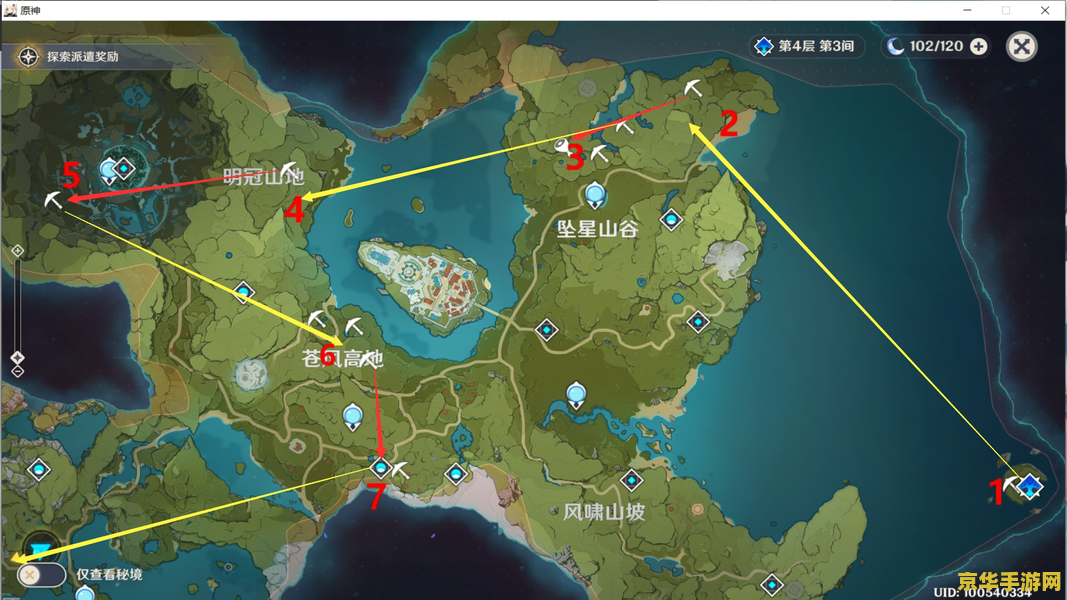Toggle the 仅查看秘境 domains-only switch
This screenshot has height=600, width=1067.
coord(41,575)
